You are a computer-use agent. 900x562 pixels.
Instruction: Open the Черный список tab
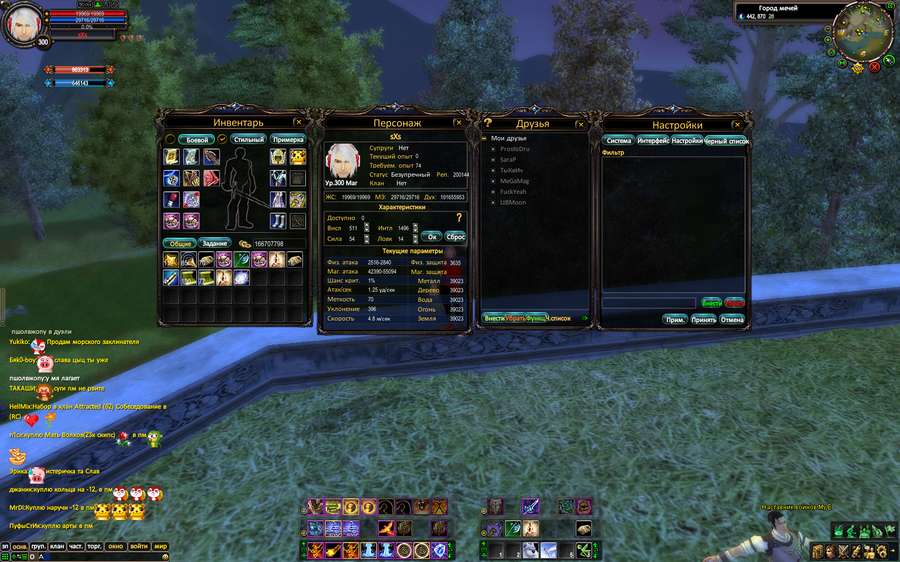tap(725, 141)
